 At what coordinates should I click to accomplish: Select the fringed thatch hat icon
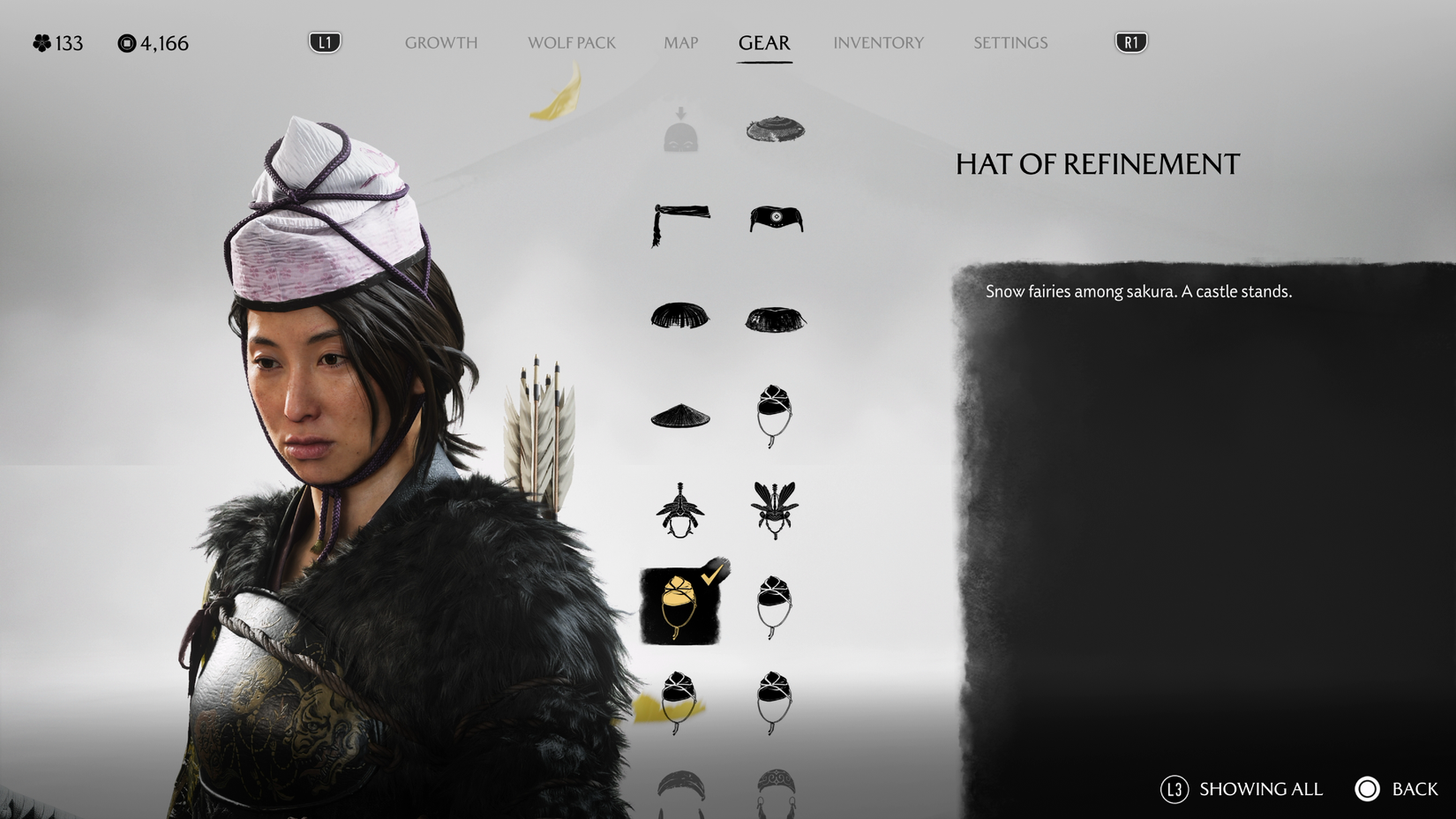(679, 318)
